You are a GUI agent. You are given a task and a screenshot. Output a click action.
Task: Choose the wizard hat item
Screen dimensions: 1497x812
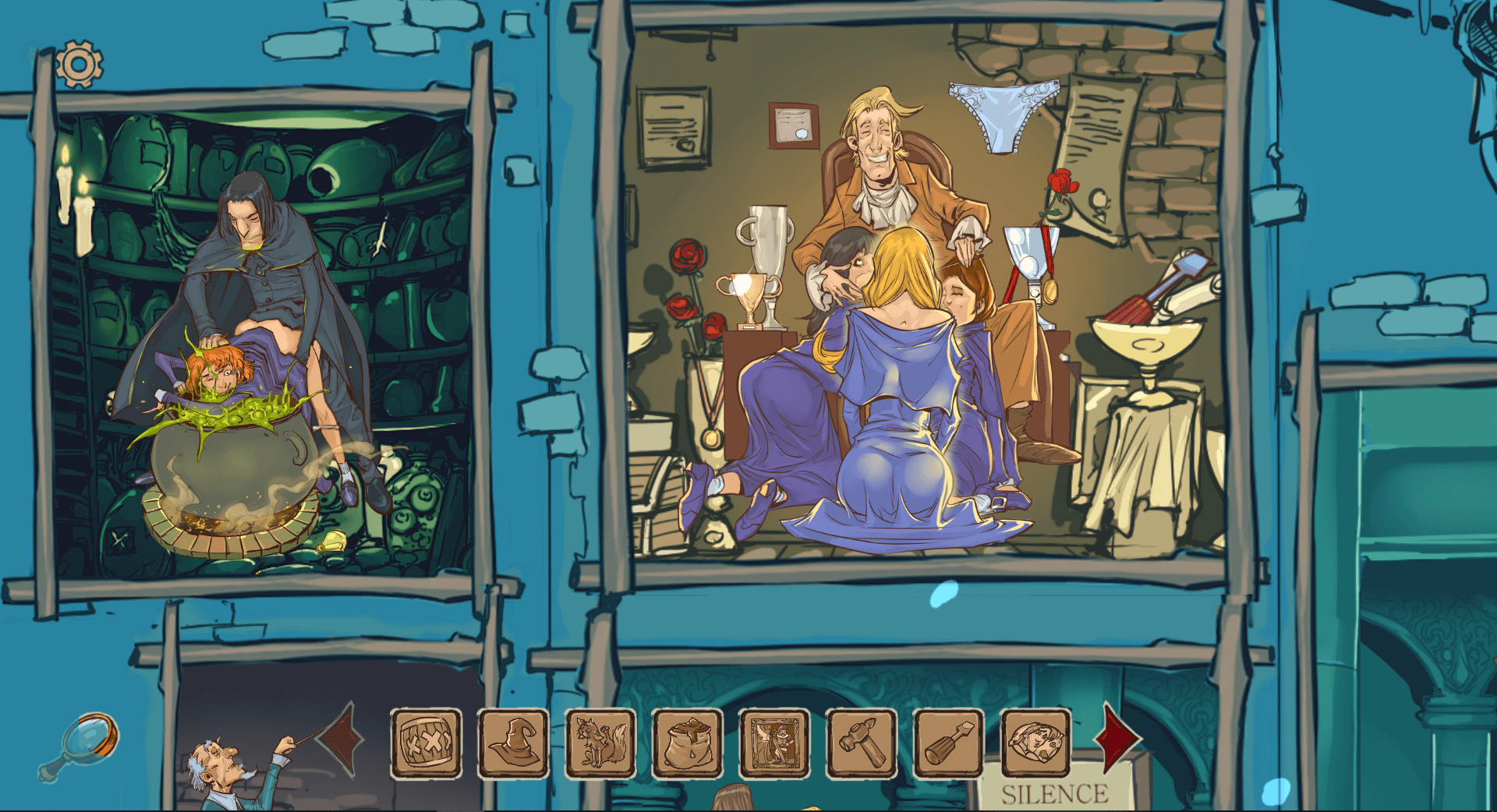(x=513, y=743)
